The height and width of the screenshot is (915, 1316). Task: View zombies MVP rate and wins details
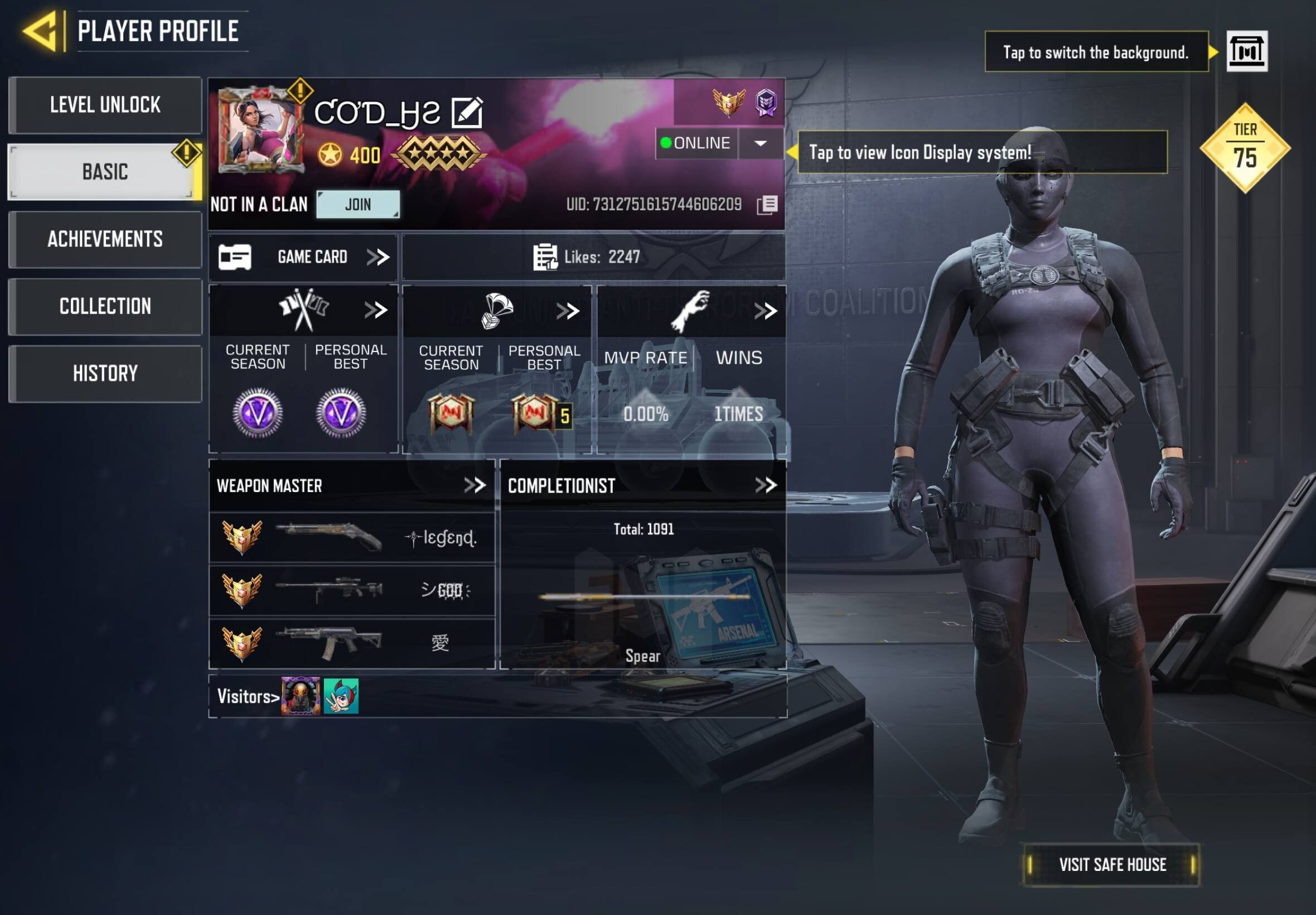point(765,311)
